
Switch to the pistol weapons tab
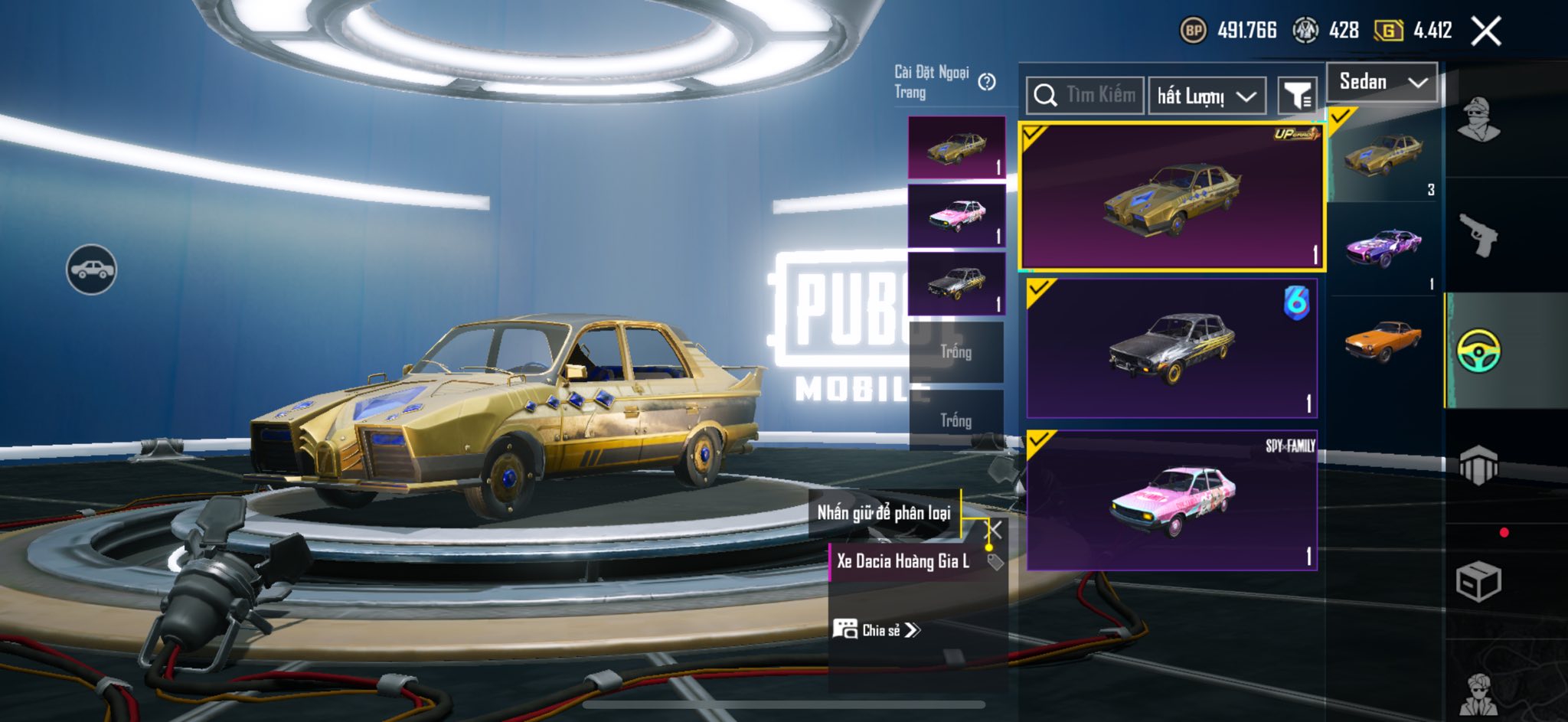(1478, 236)
